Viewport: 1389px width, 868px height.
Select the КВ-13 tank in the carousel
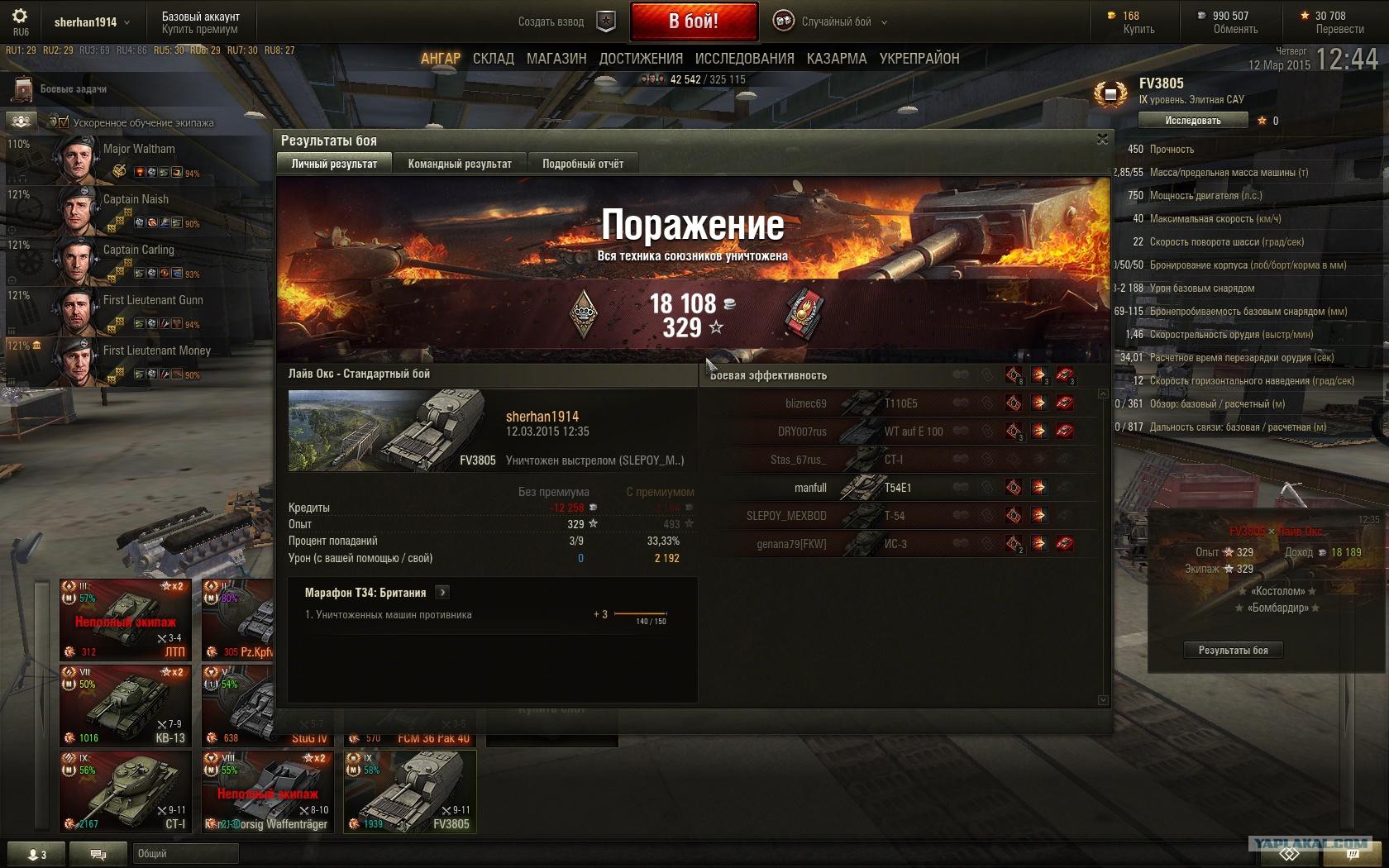pos(126,705)
